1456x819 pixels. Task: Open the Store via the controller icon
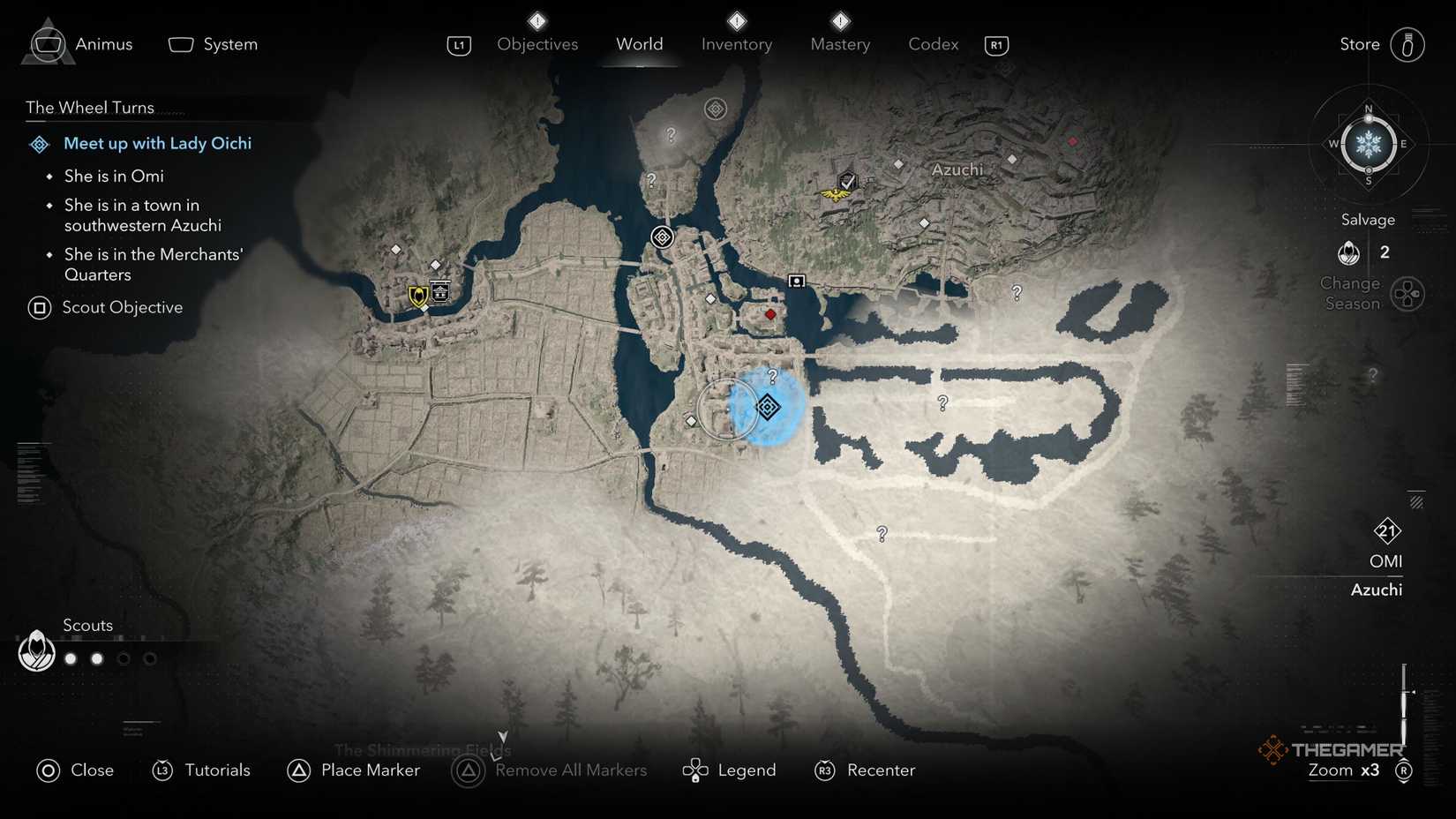(x=1407, y=44)
